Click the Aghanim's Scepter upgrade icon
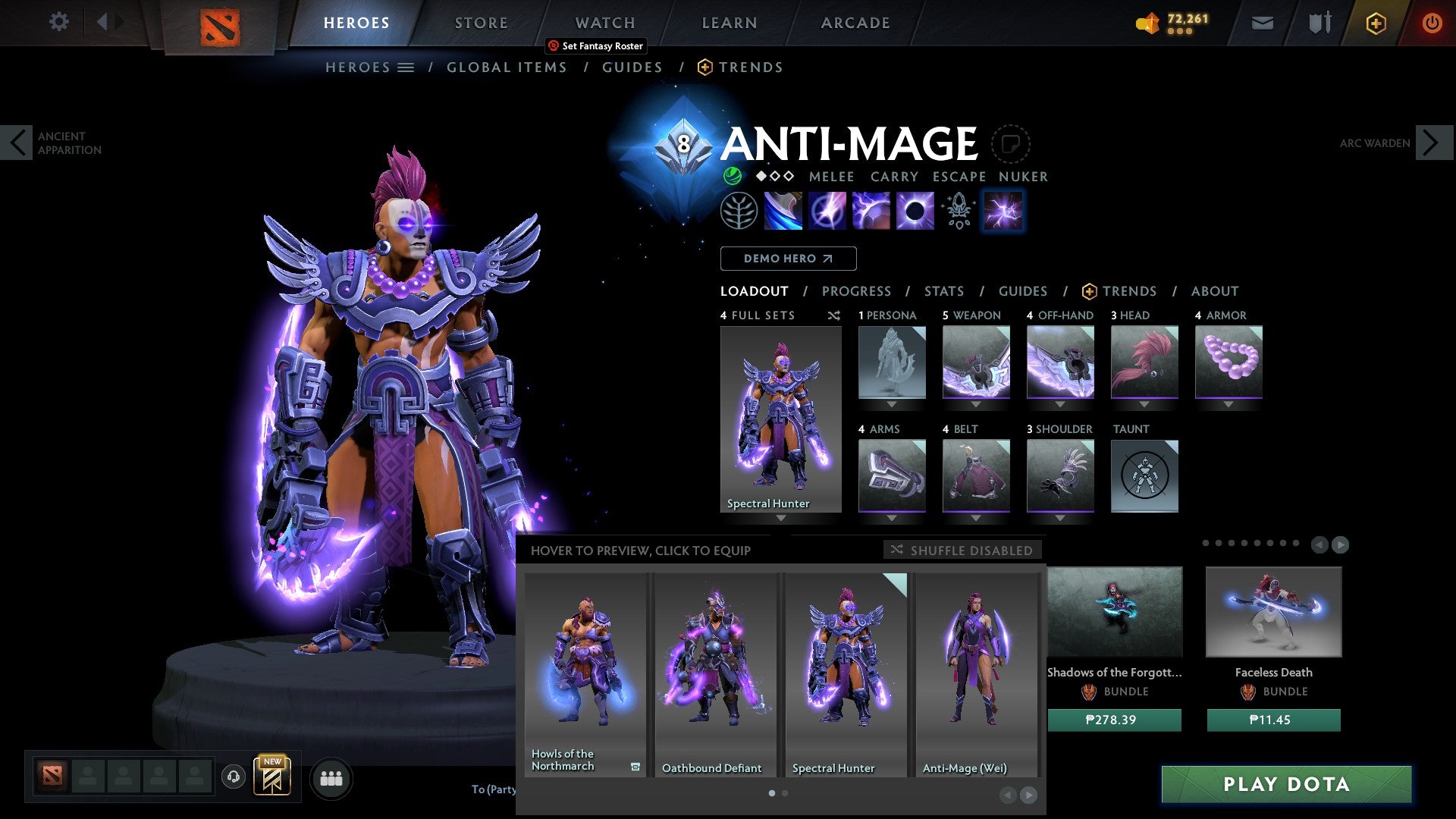1456x819 pixels. 957,211
